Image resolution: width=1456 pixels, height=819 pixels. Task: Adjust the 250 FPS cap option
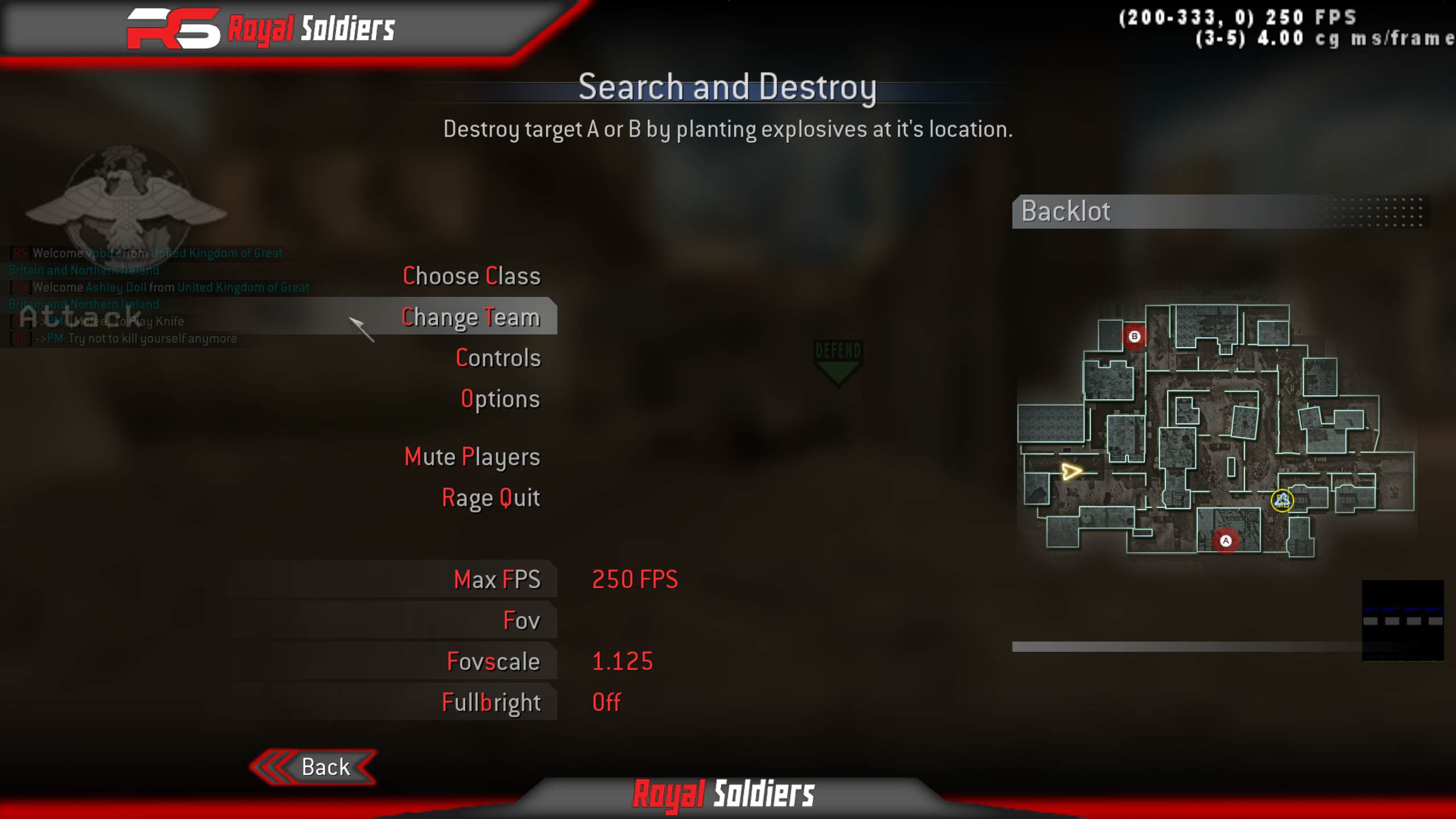point(635,580)
